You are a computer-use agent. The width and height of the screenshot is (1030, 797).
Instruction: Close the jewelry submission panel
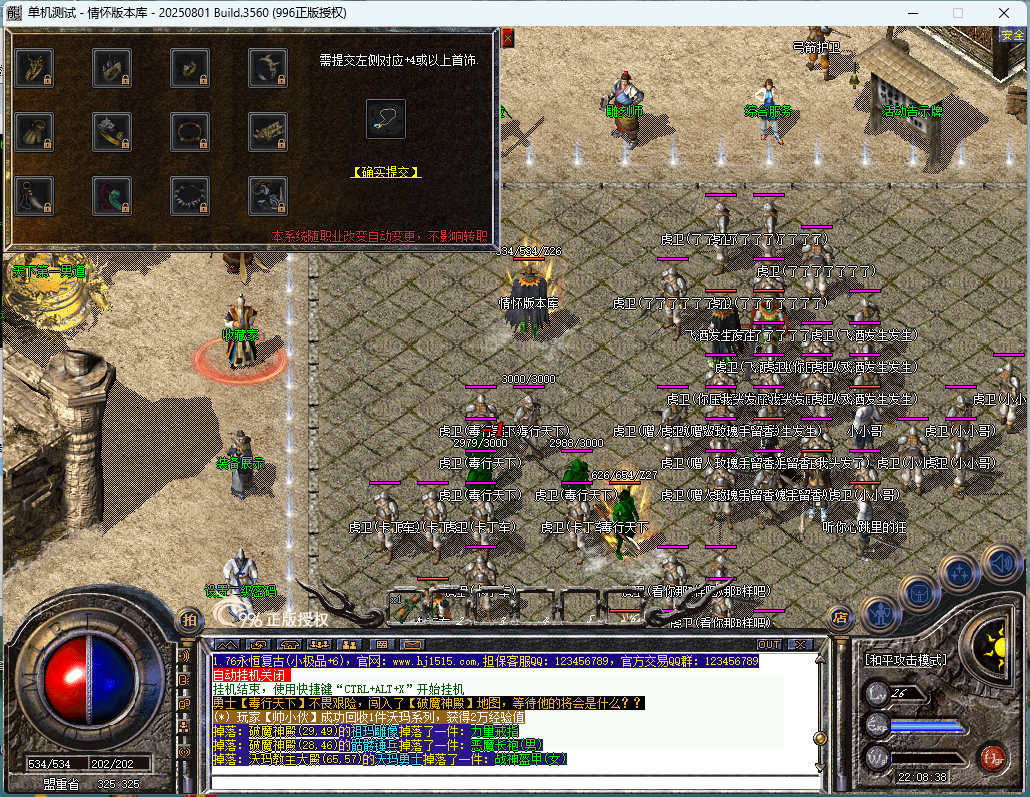[x=507, y=38]
